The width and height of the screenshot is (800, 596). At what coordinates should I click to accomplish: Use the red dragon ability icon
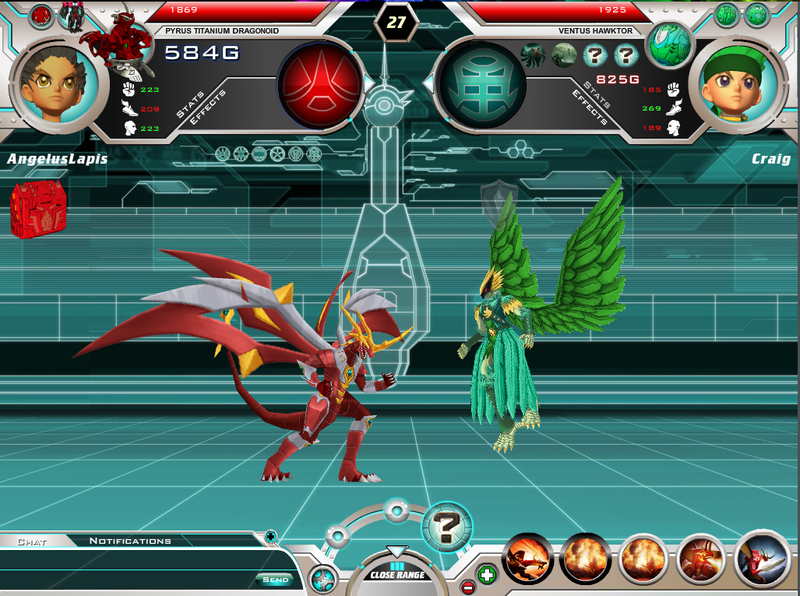[x=701, y=560]
